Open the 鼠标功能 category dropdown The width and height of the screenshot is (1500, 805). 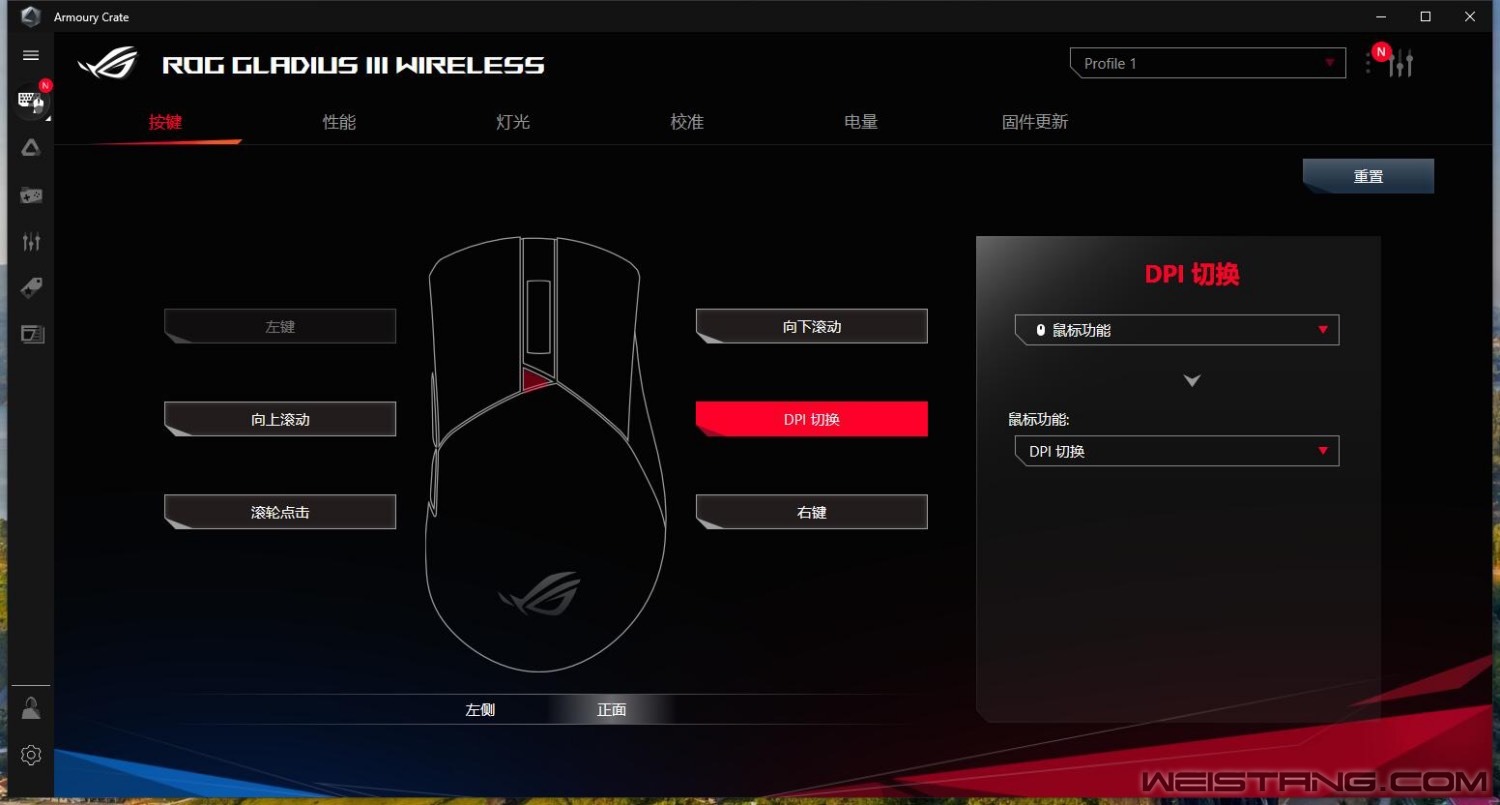[x=1177, y=330]
